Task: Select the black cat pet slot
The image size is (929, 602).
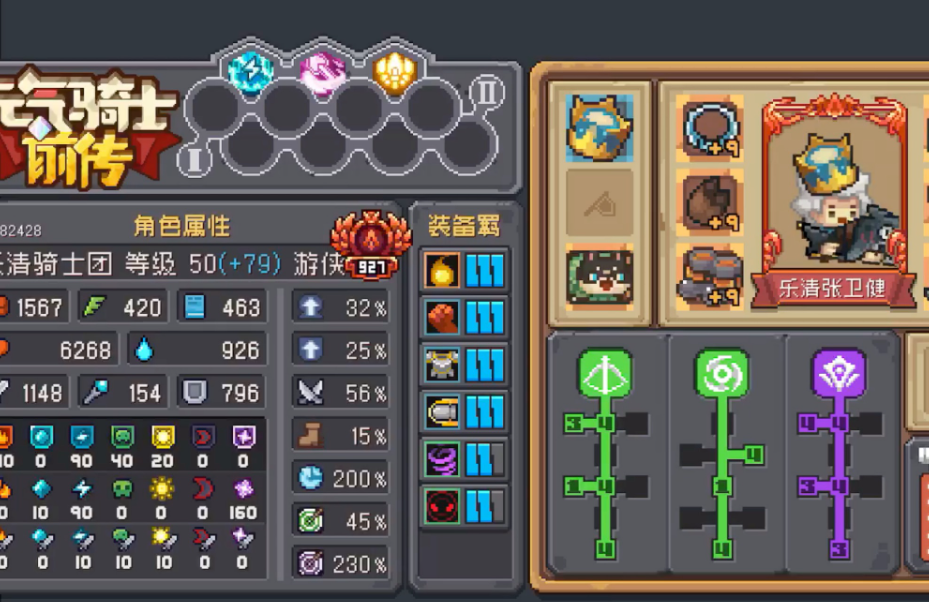Action: click(600, 275)
